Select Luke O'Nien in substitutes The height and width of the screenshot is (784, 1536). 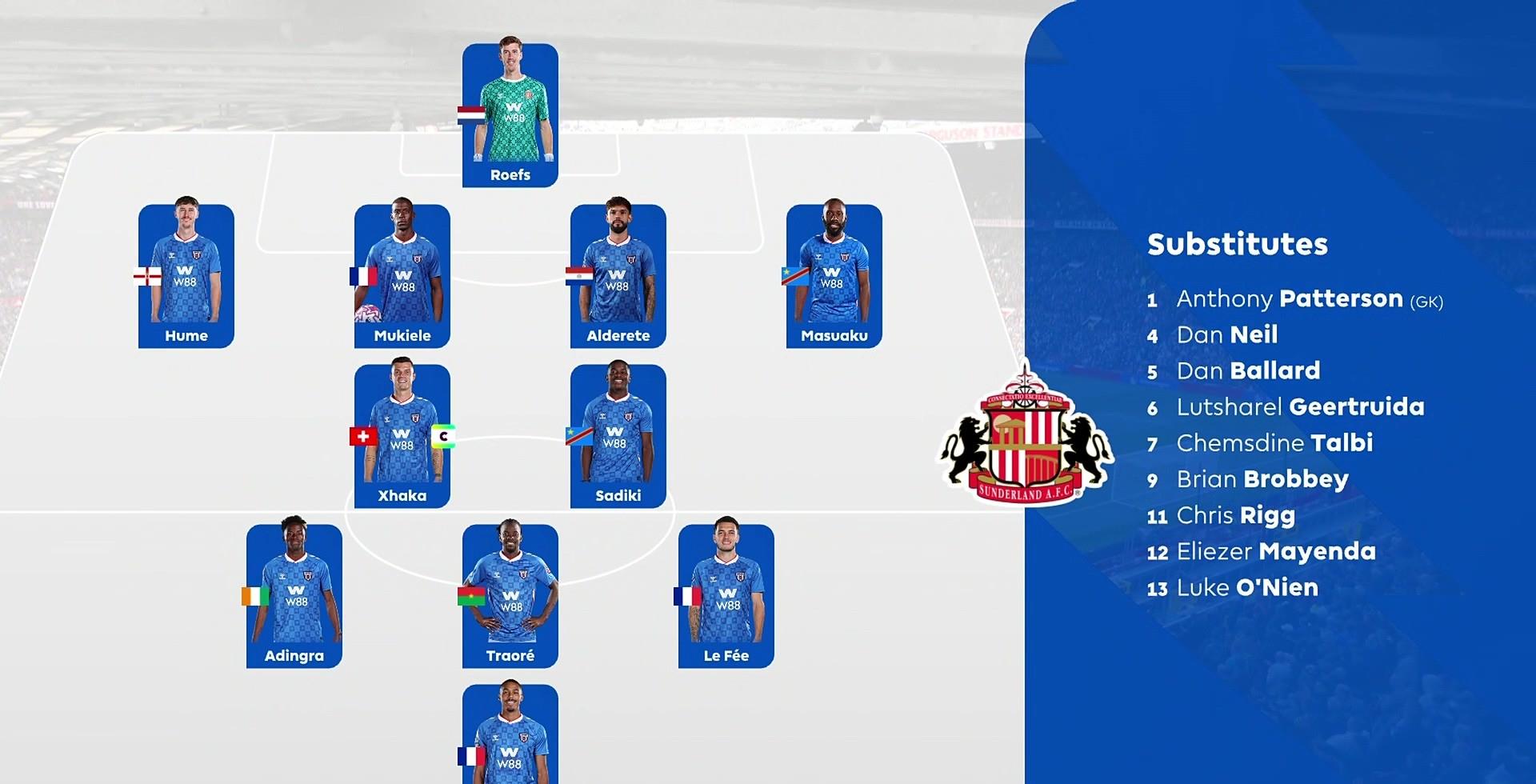coord(1246,588)
